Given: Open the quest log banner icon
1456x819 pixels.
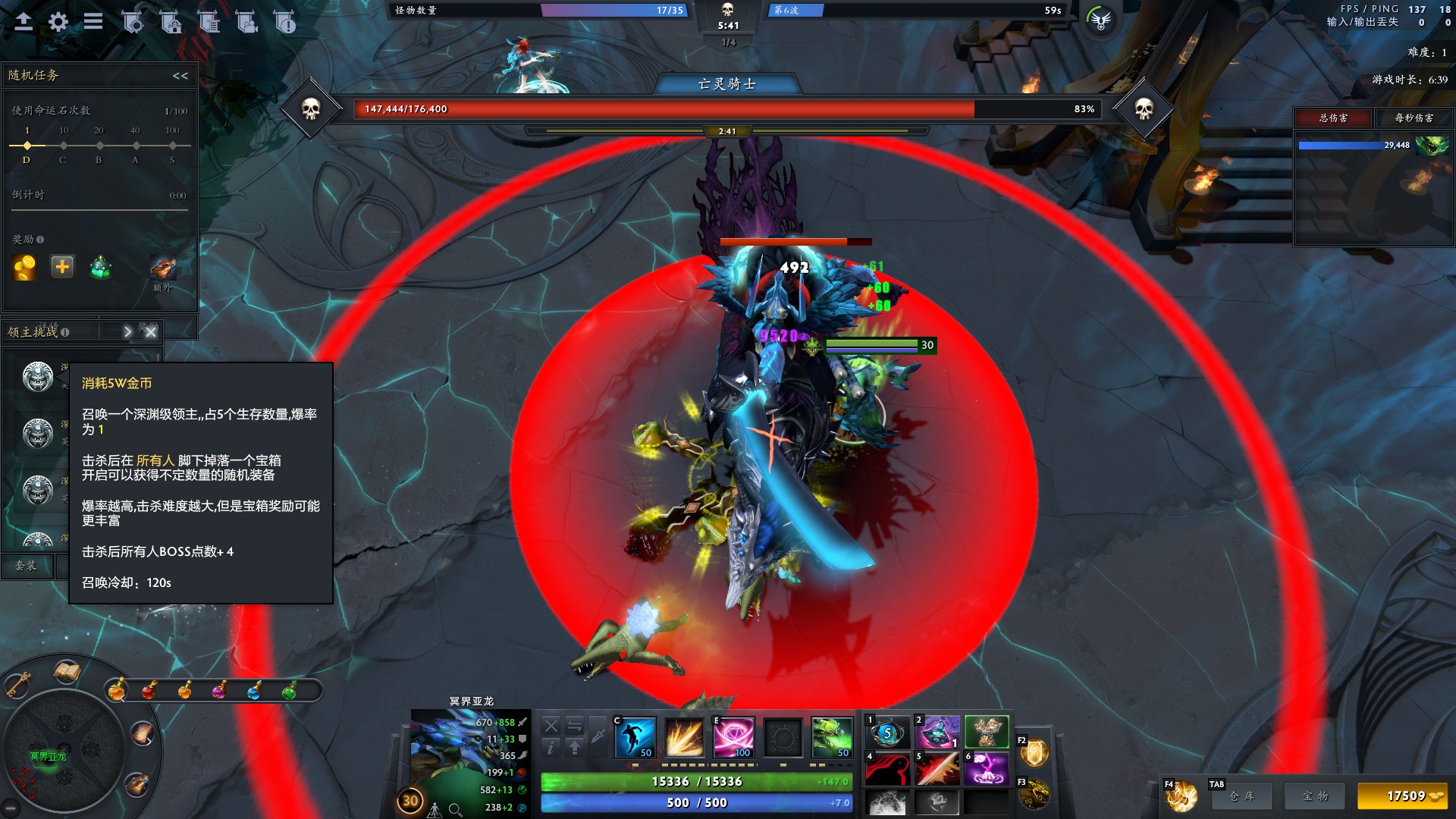Looking at the screenshot, I should point(209,23).
